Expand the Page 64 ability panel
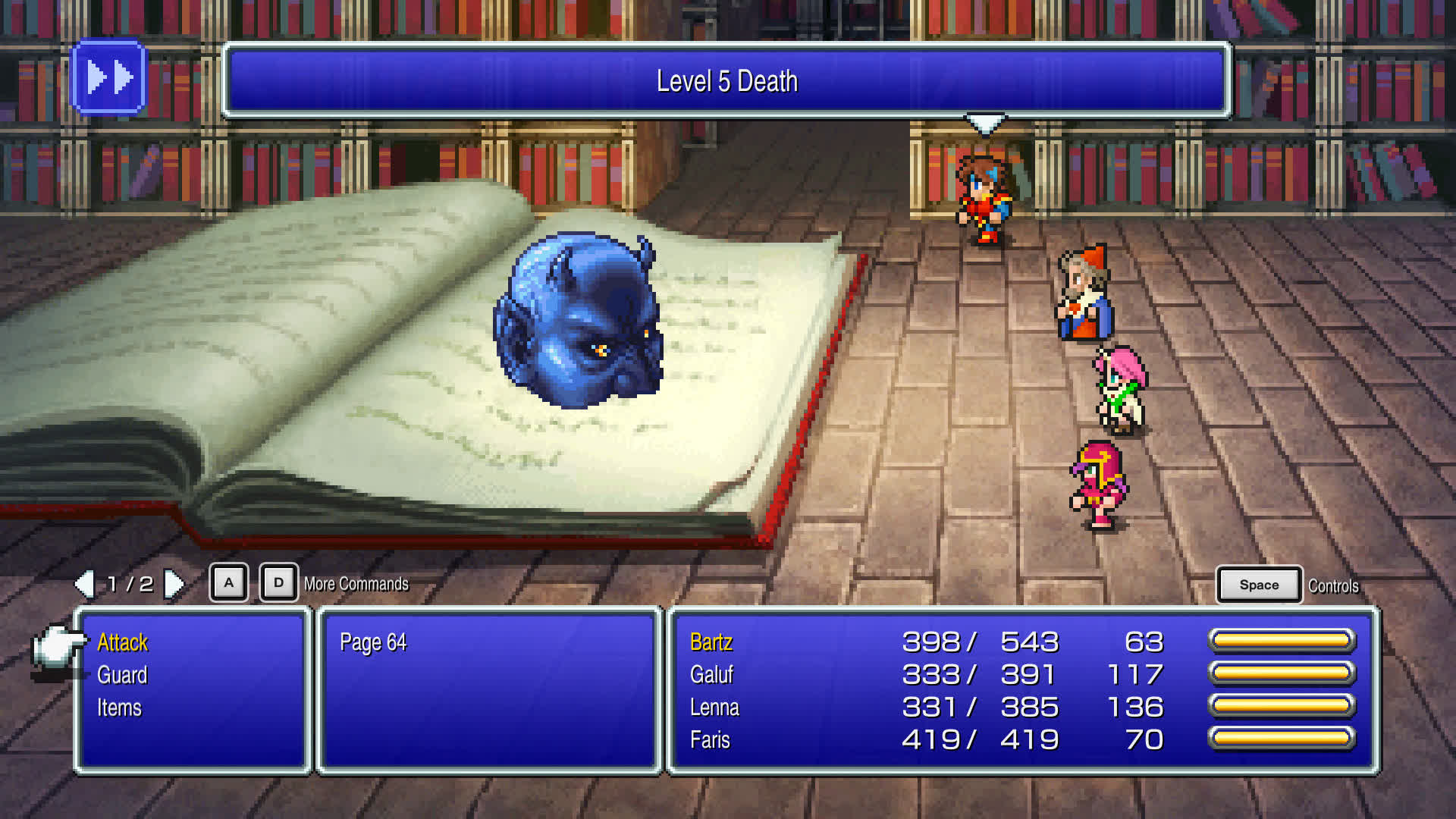This screenshot has width=1456, height=819. [373, 642]
